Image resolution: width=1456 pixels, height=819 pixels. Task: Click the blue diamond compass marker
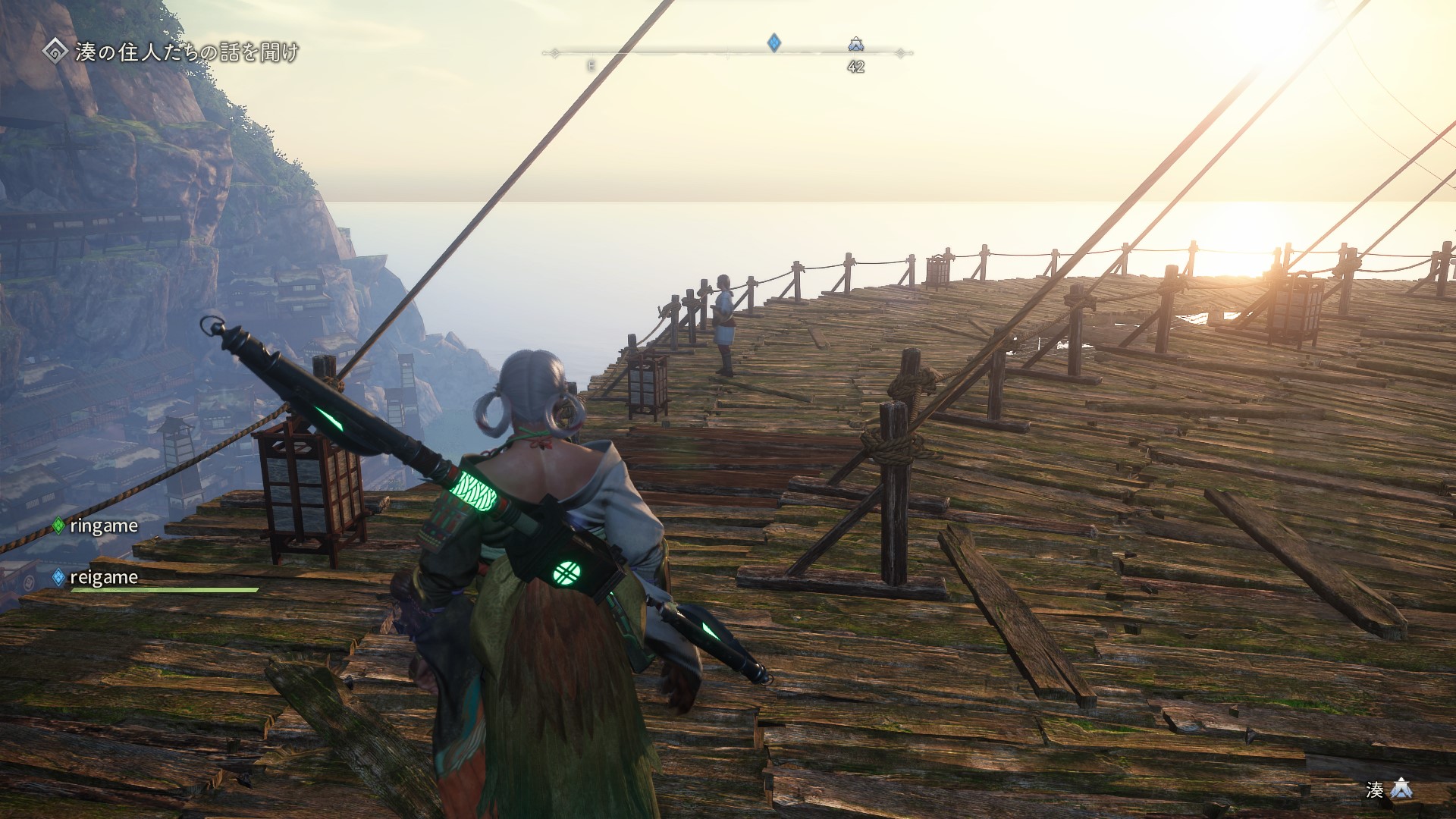coord(773,42)
